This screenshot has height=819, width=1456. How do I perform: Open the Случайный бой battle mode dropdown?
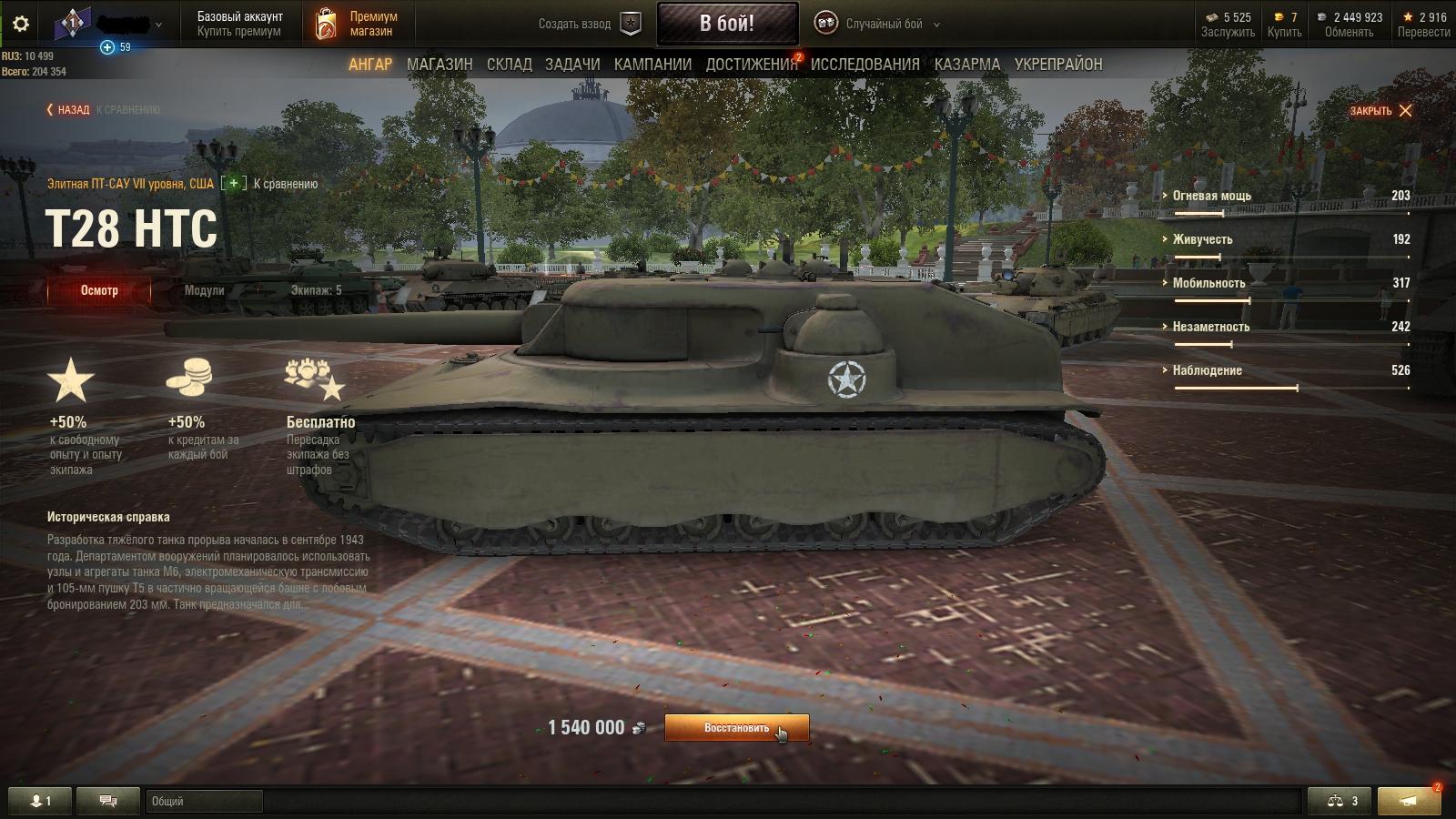[877, 24]
